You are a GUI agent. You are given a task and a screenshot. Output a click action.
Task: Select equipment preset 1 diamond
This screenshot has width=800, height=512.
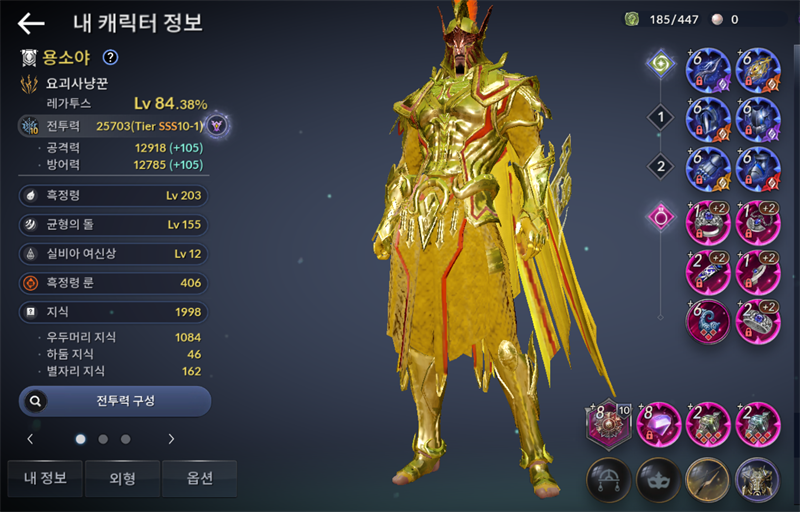(x=659, y=119)
